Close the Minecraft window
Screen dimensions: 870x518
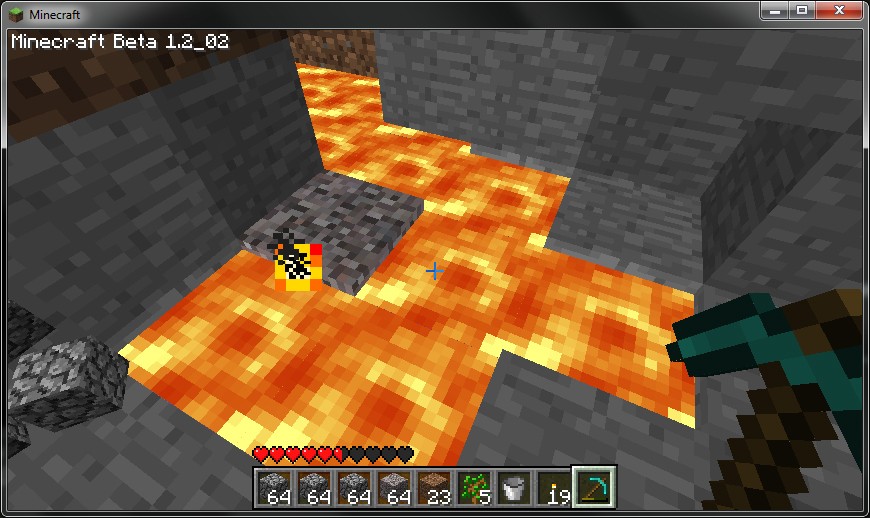coord(839,10)
